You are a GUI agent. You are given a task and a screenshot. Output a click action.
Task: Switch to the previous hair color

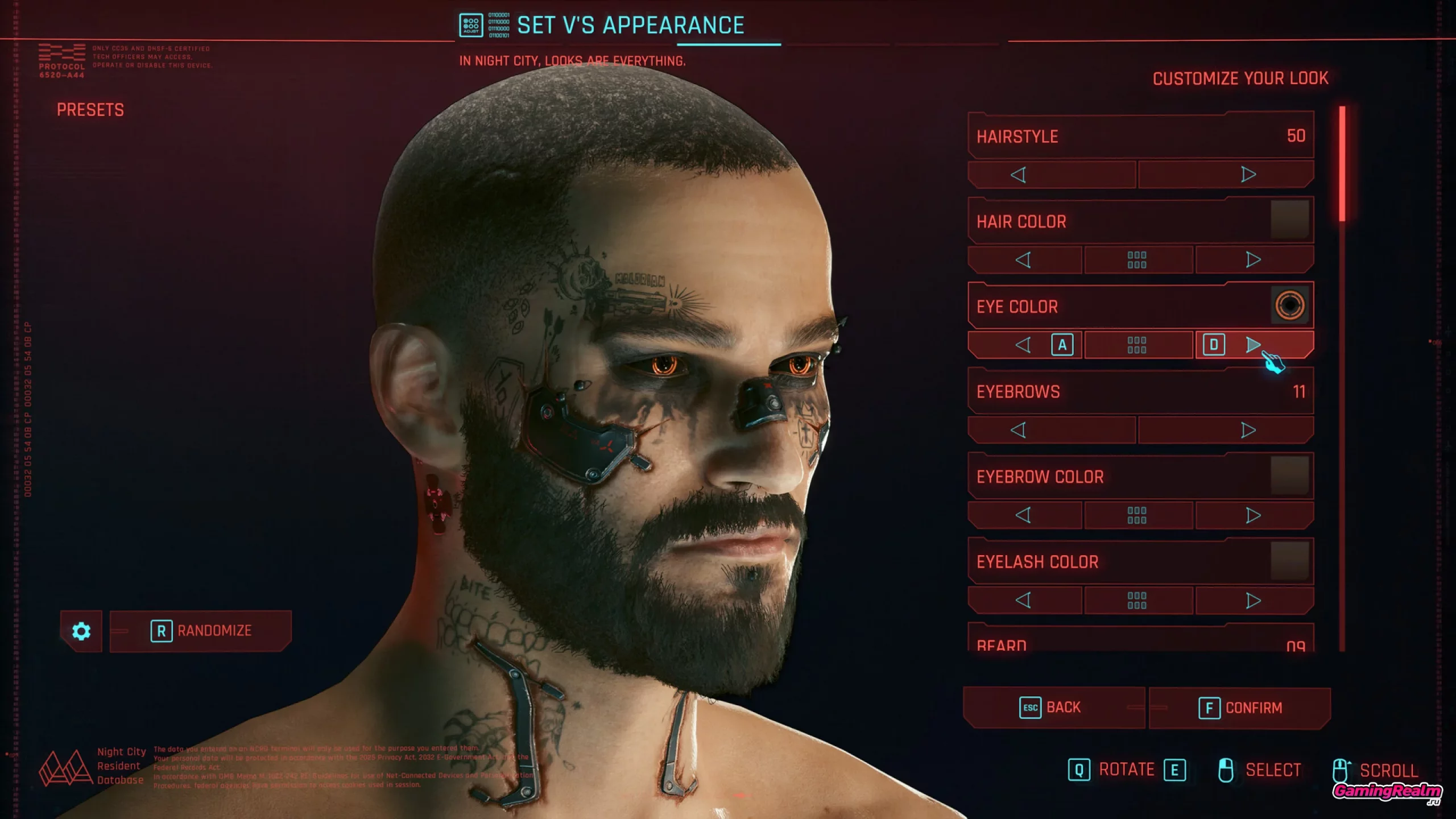[x=1023, y=260]
